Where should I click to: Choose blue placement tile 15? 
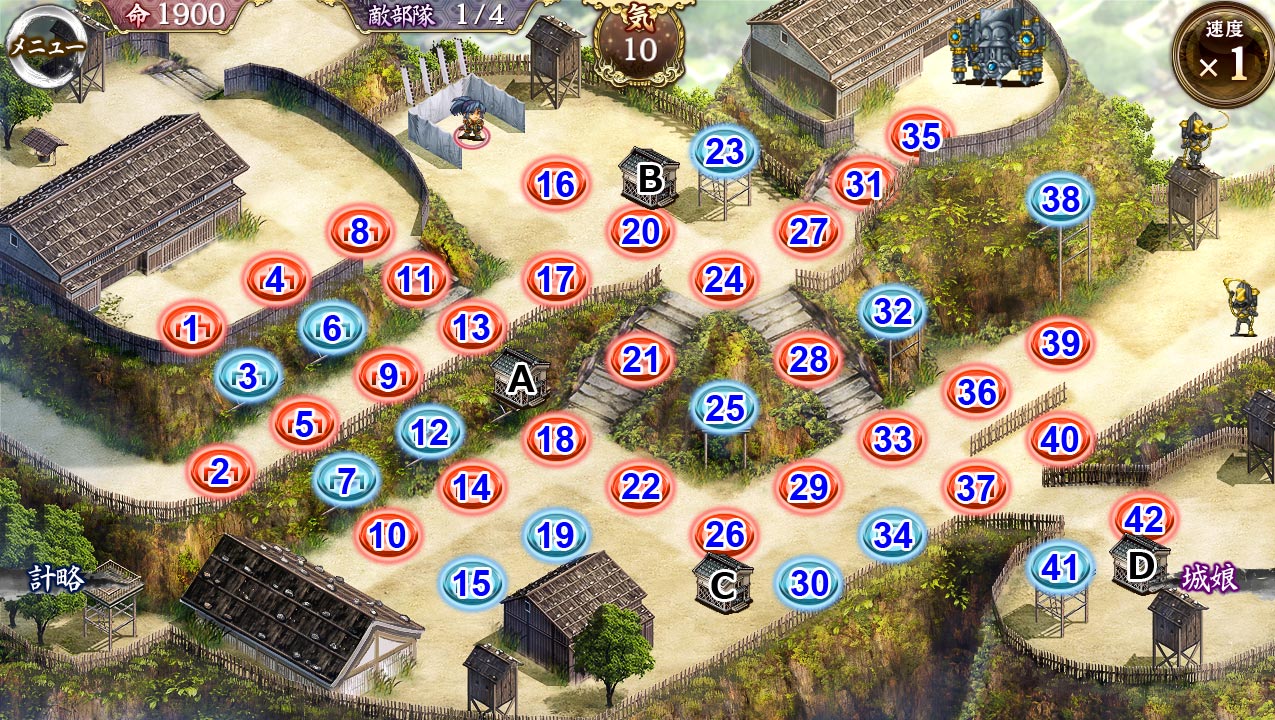tap(472, 583)
